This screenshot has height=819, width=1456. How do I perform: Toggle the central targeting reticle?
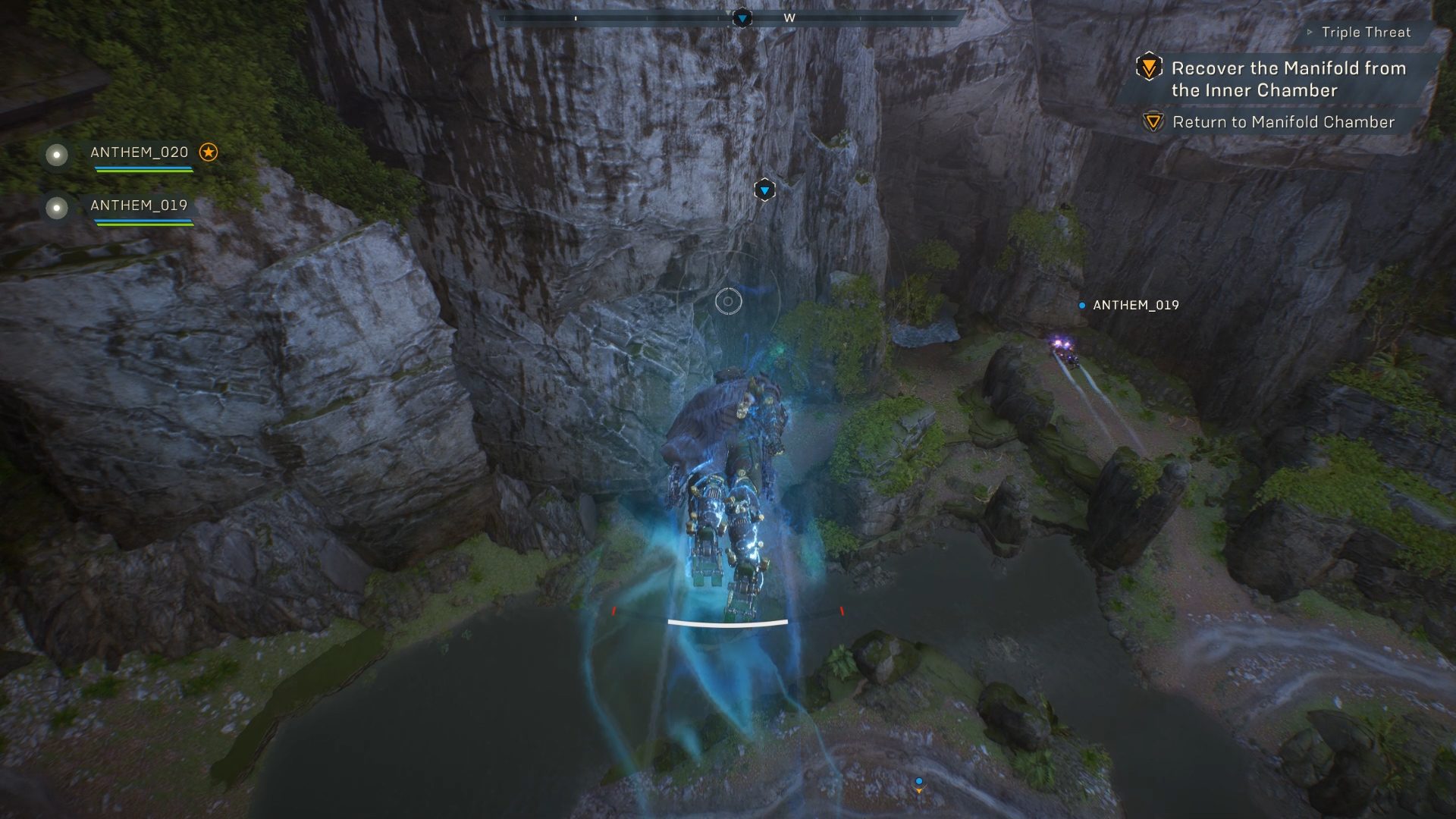click(x=729, y=301)
